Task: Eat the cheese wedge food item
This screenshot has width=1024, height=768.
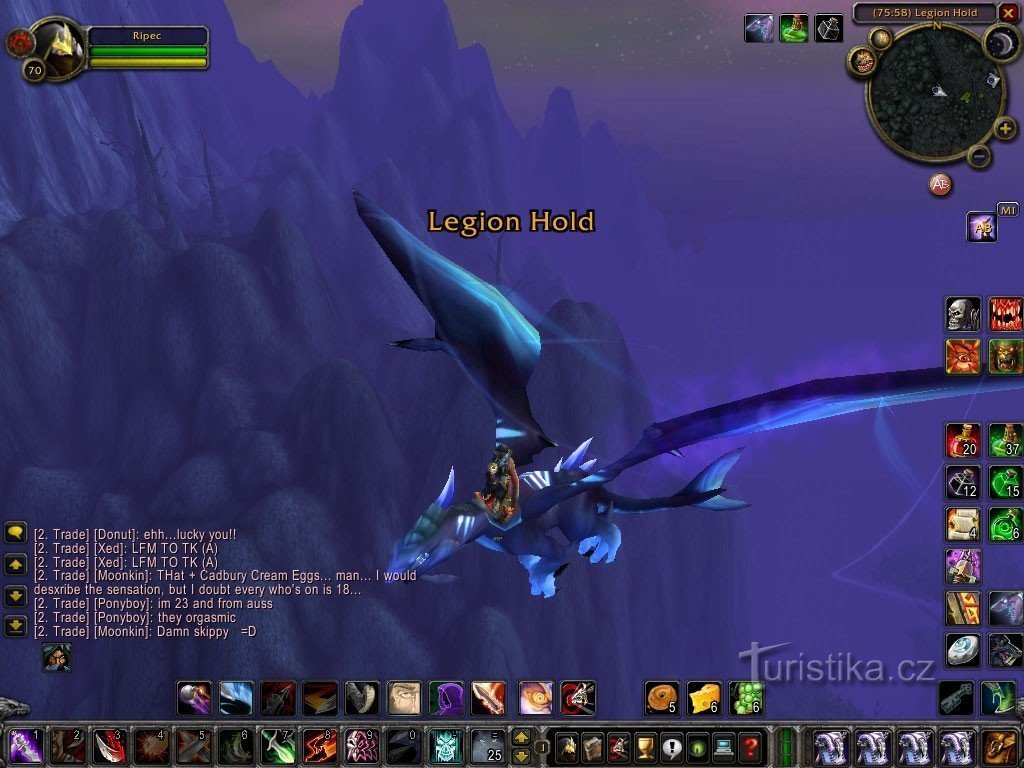Action: click(704, 697)
